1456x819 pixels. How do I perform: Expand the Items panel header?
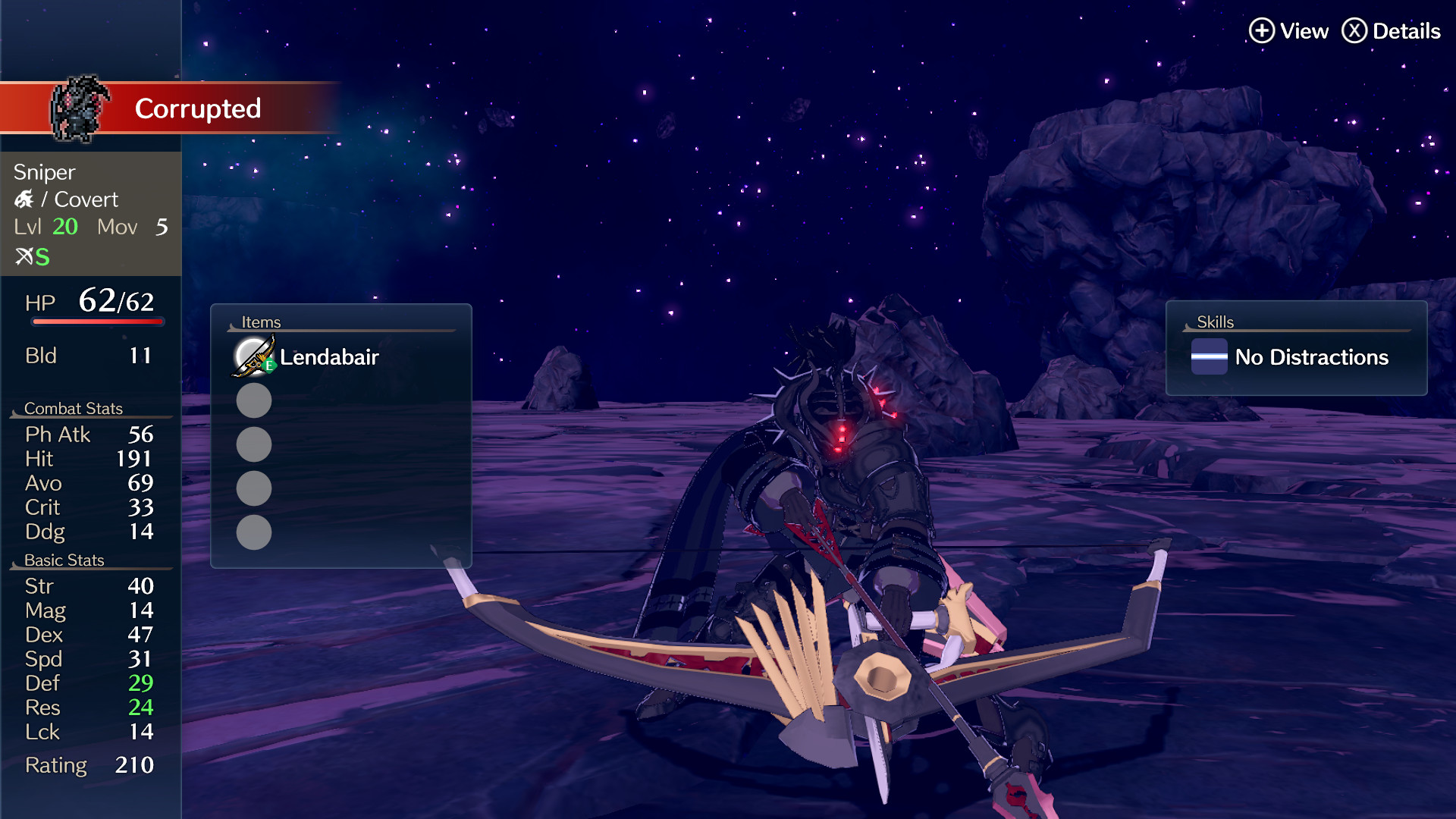(261, 322)
